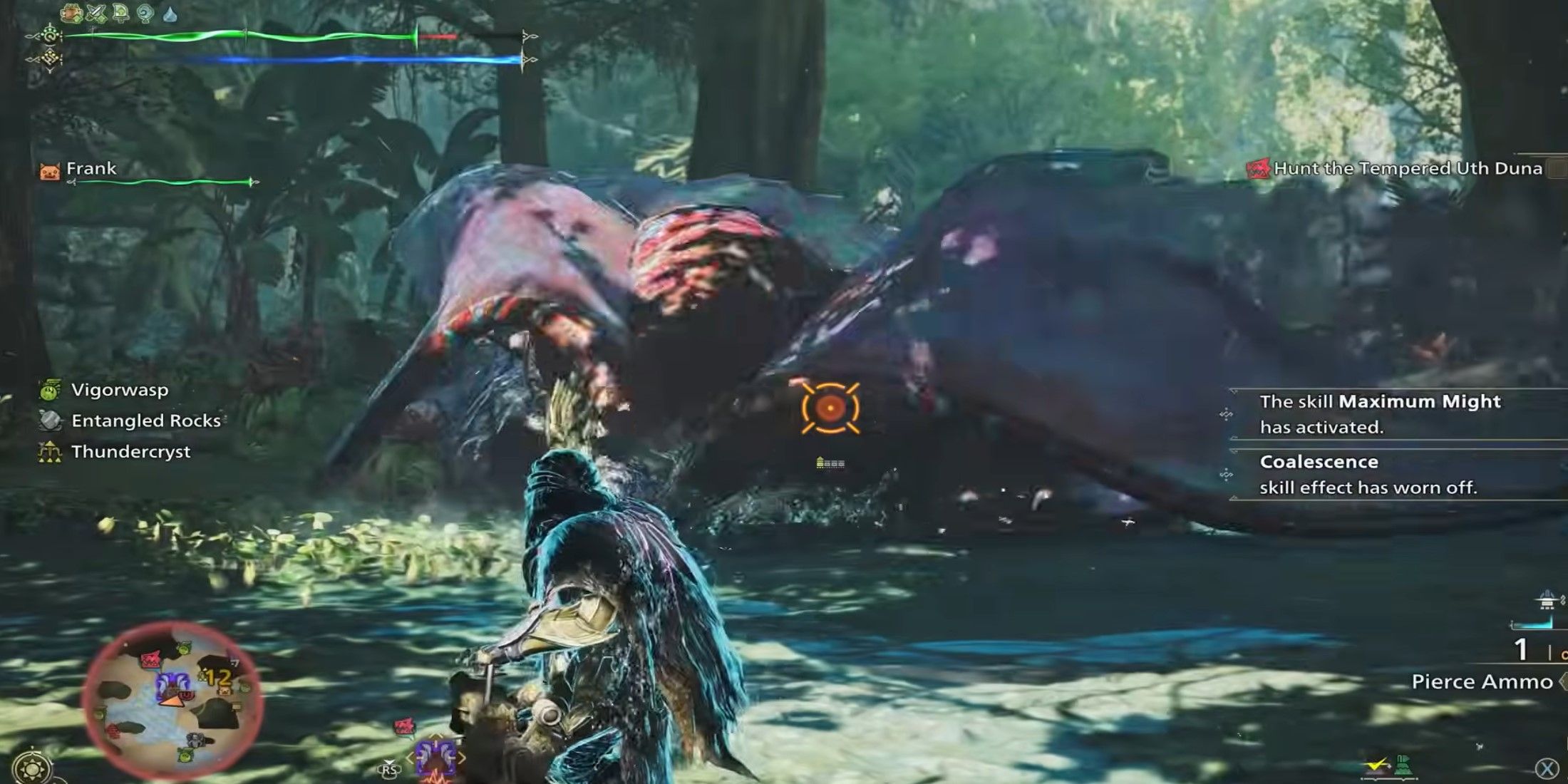Select the Hunt the Tempered Uth Duna objective
The image size is (1568, 784).
[1408, 169]
